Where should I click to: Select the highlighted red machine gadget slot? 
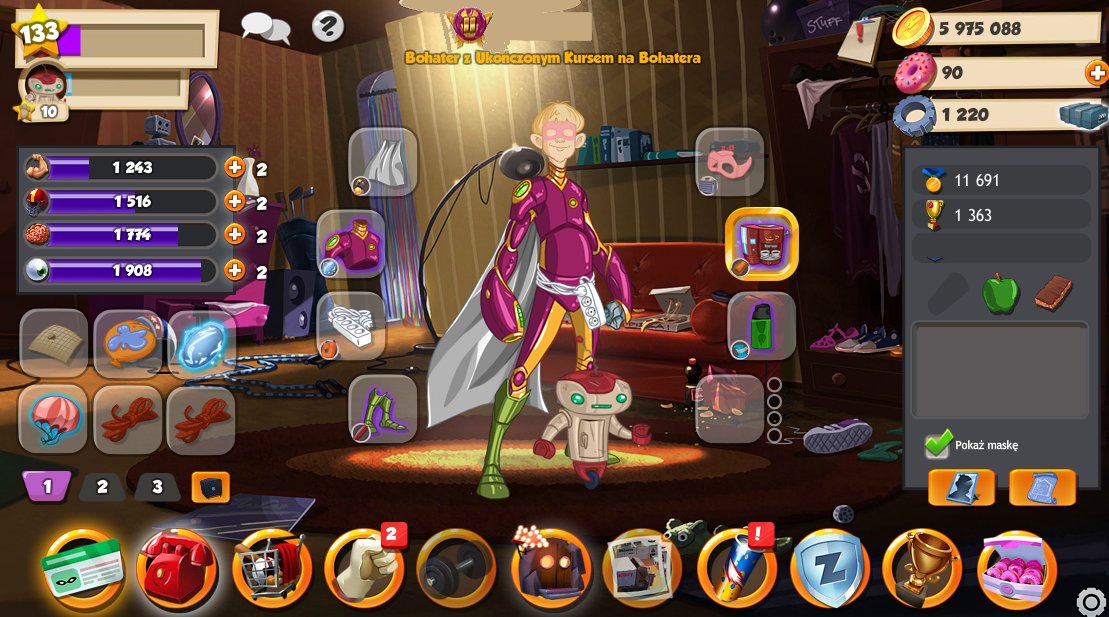(x=761, y=244)
